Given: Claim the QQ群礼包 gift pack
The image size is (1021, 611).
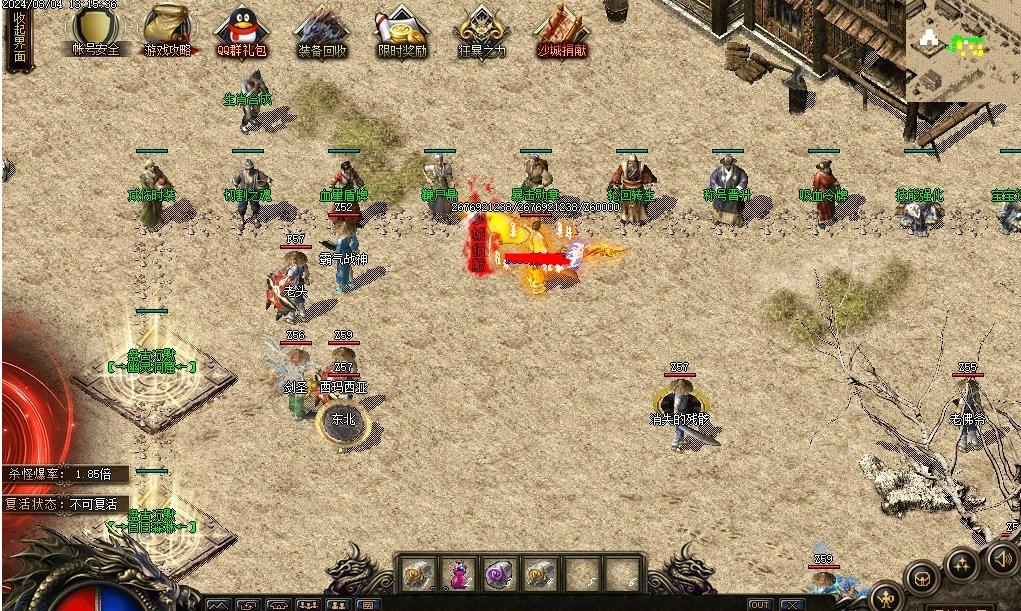Looking at the screenshot, I should coord(241,31).
